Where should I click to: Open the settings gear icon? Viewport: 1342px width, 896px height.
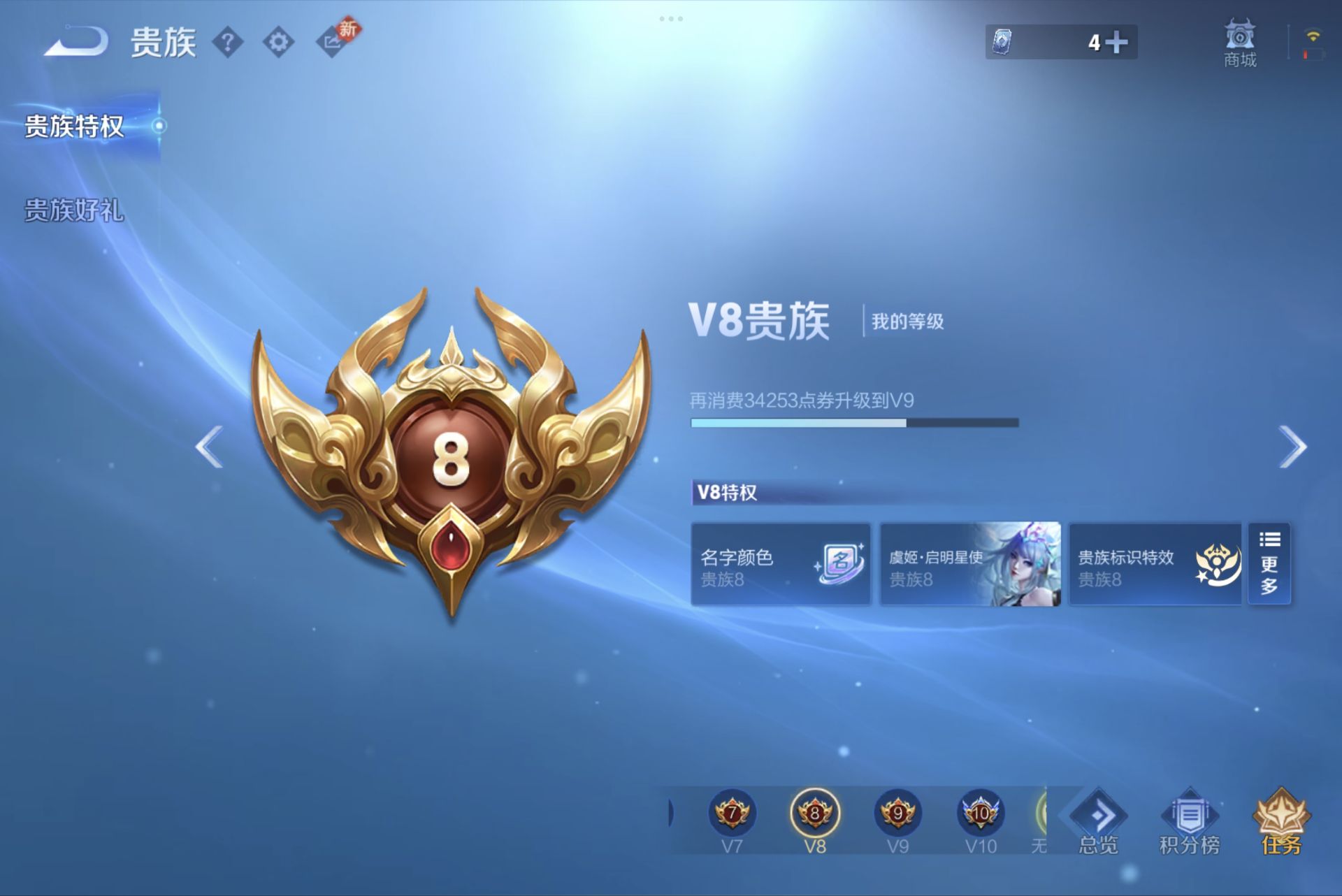[x=279, y=40]
